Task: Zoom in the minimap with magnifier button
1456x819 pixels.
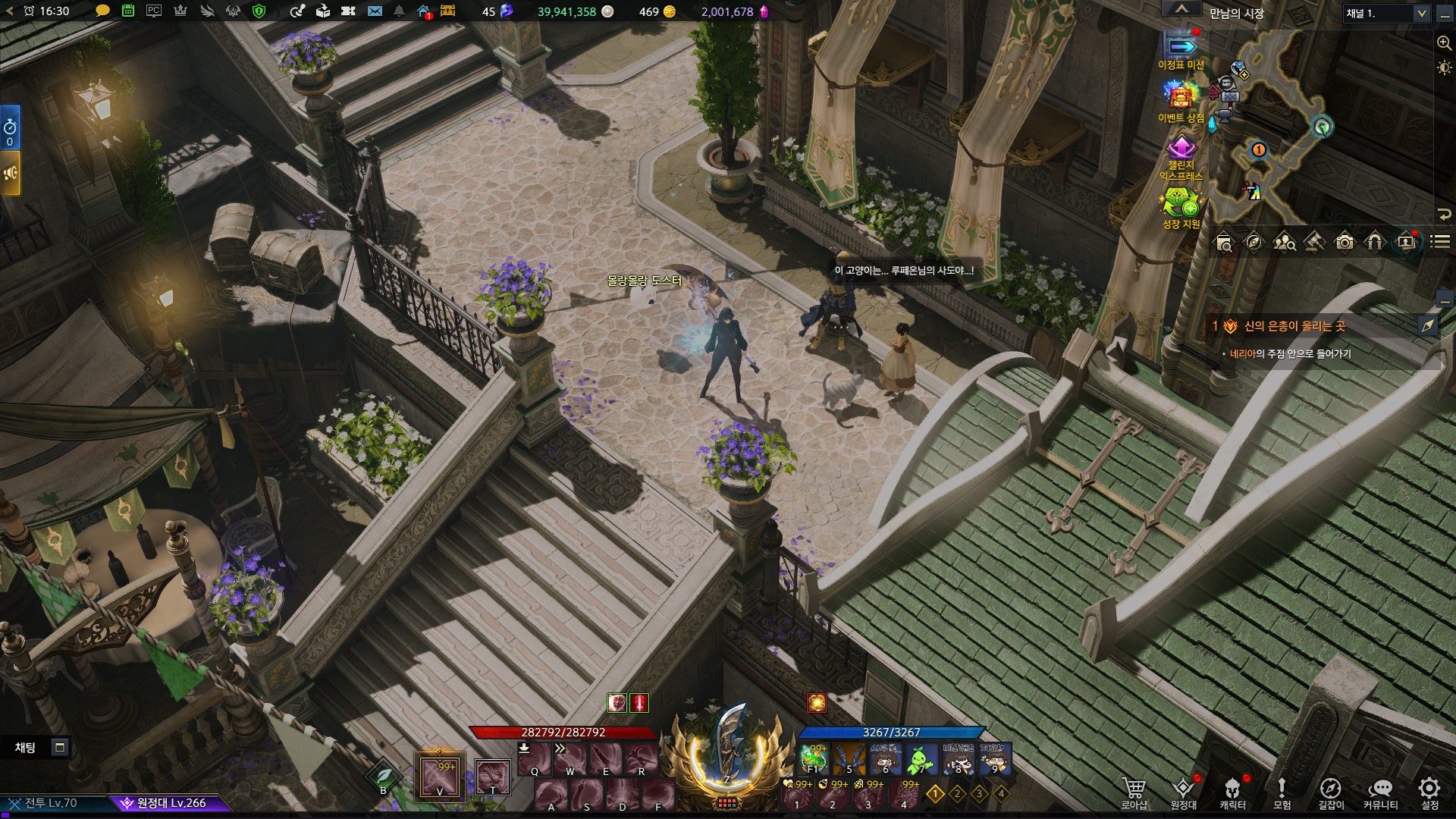Action: [1444, 43]
